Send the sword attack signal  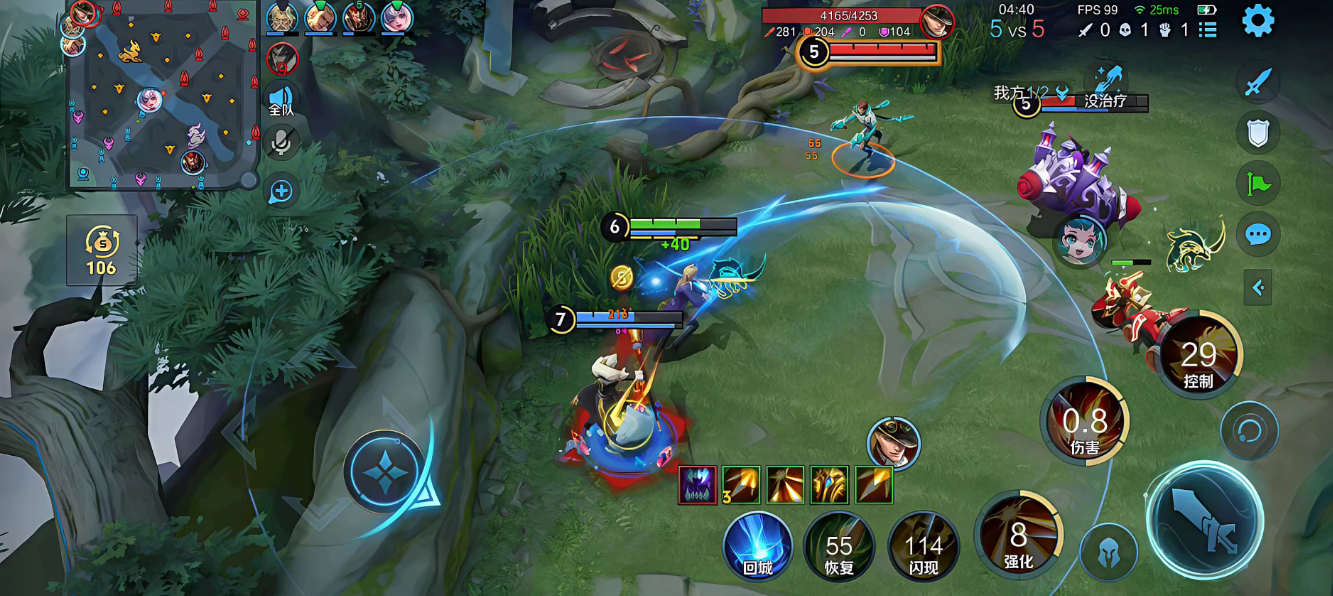pos(1257,82)
